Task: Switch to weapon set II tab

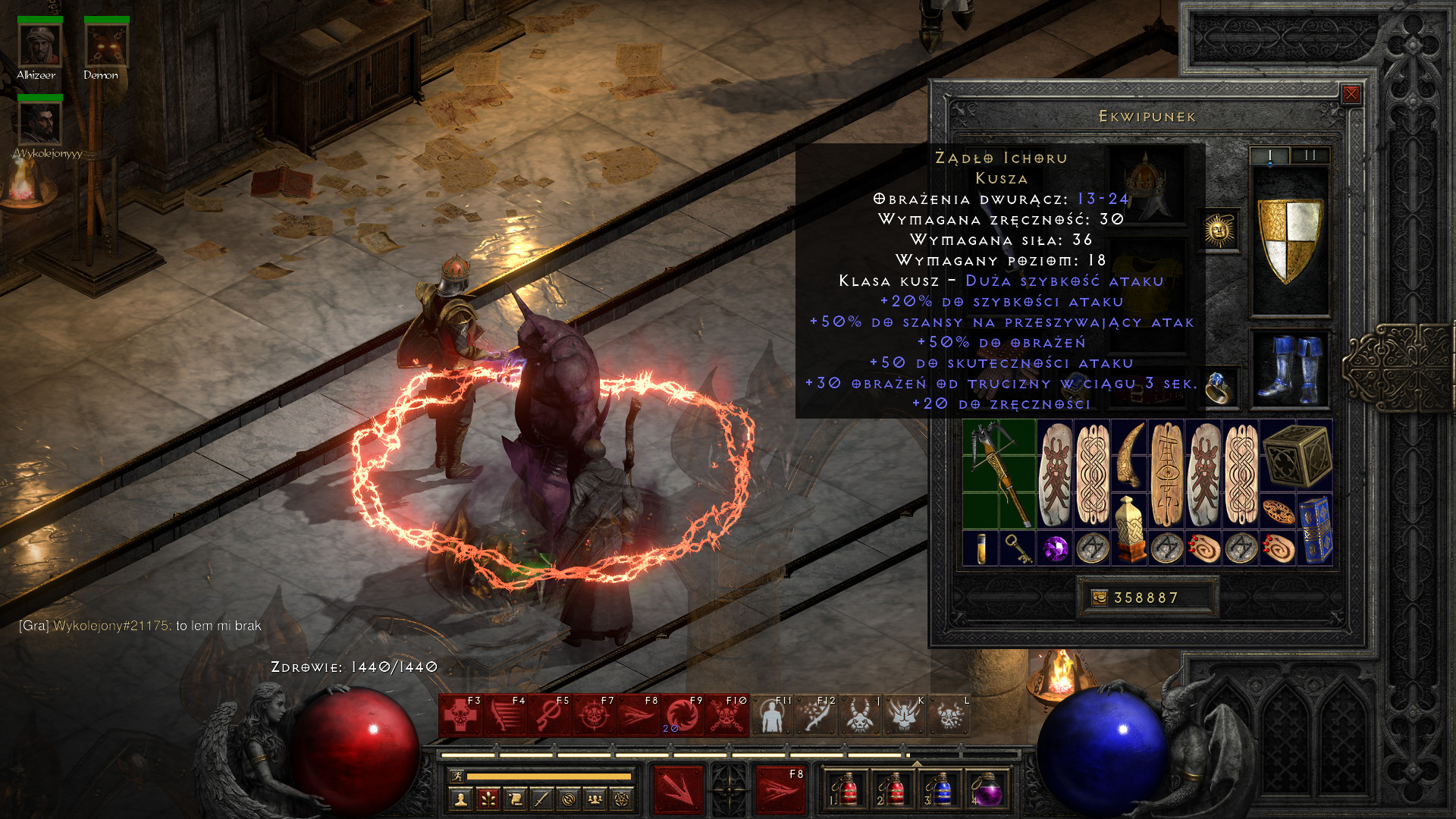Action: (1310, 155)
